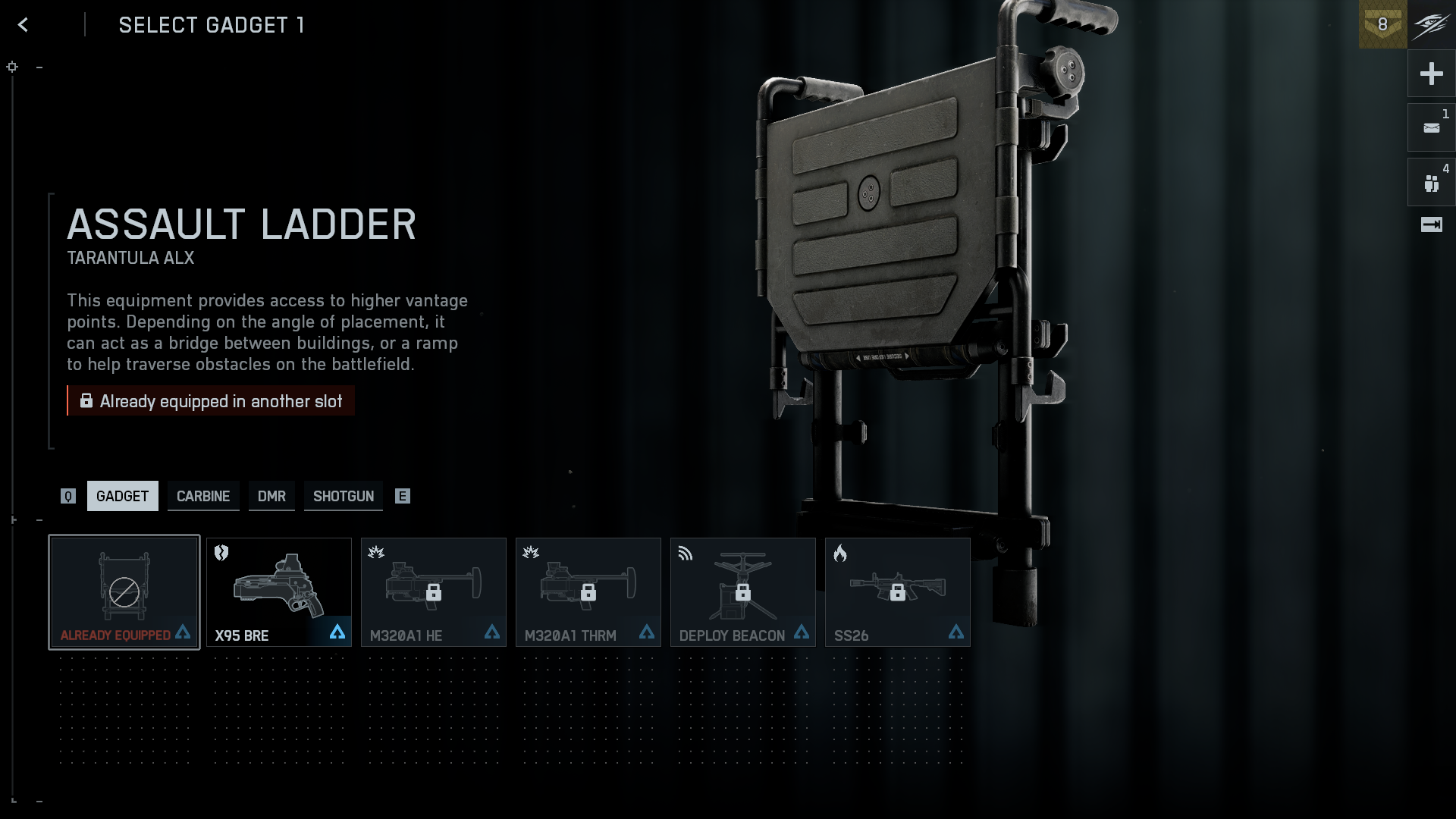Select the Shotgun category tab
The width and height of the screenshot is (1456, 819).
tap(344, 496)
